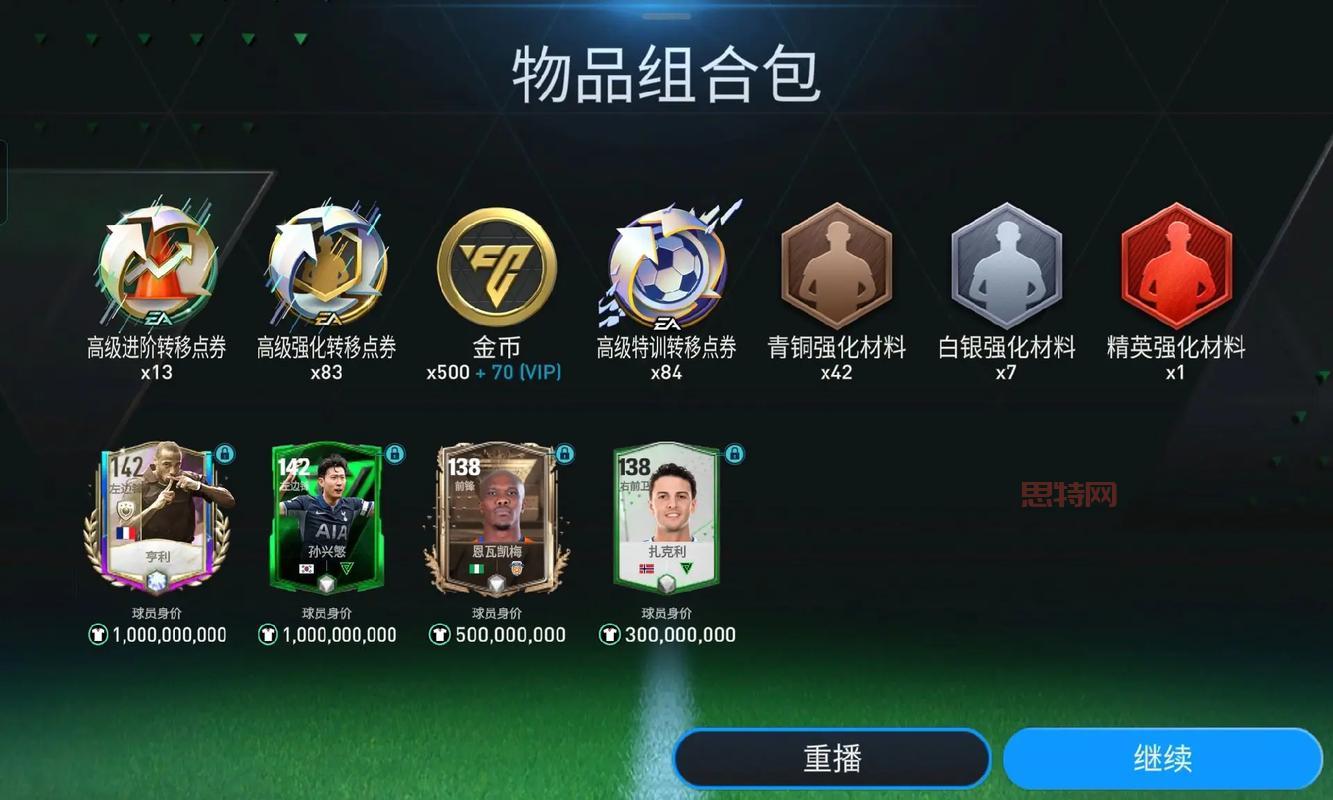Viewport: 1333px width, 800px height.
Task: Open 恩瓦凯梅's player card
Action: (497, 520)
